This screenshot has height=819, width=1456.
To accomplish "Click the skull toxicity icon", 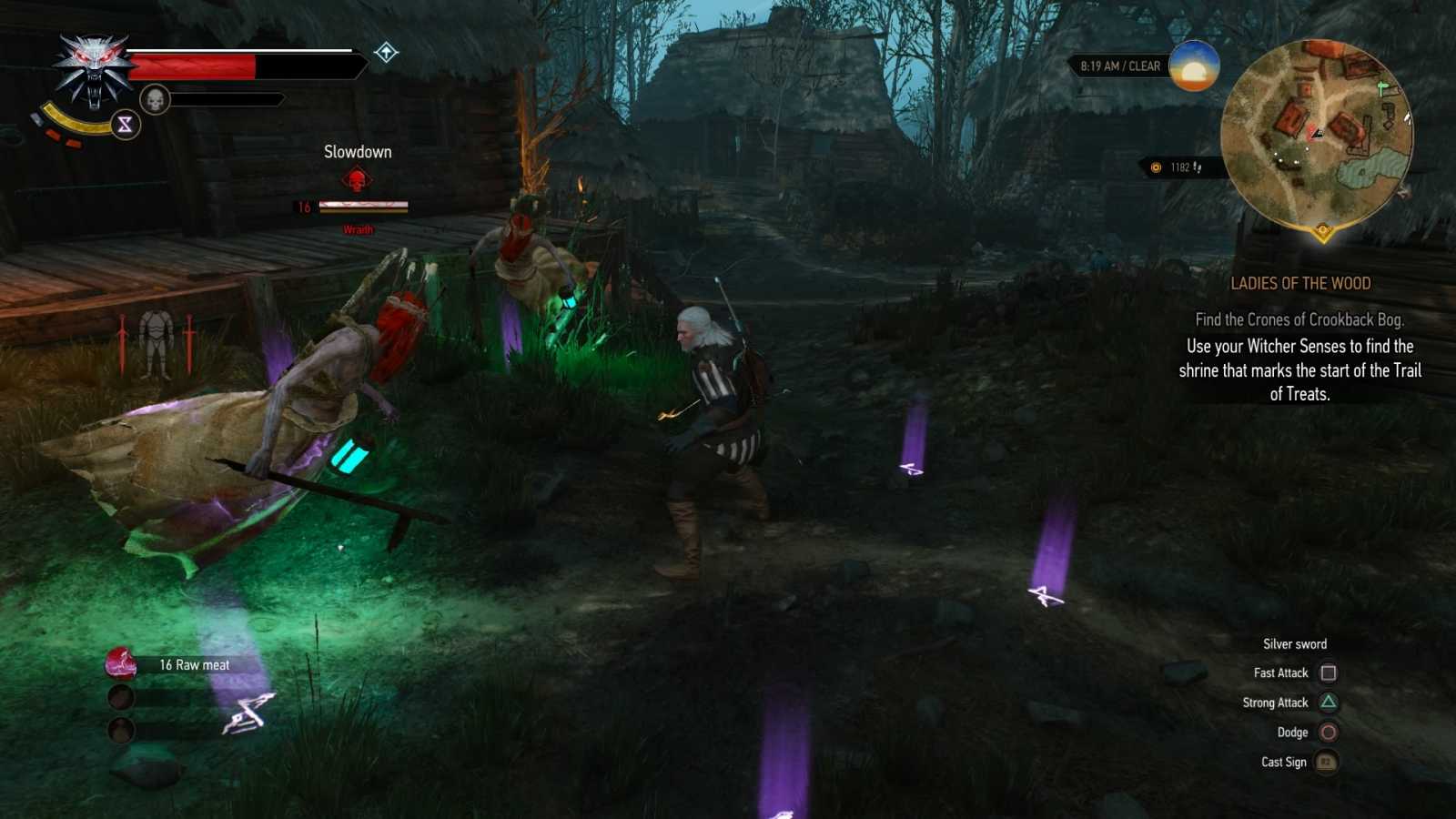I will pos(155,98).
